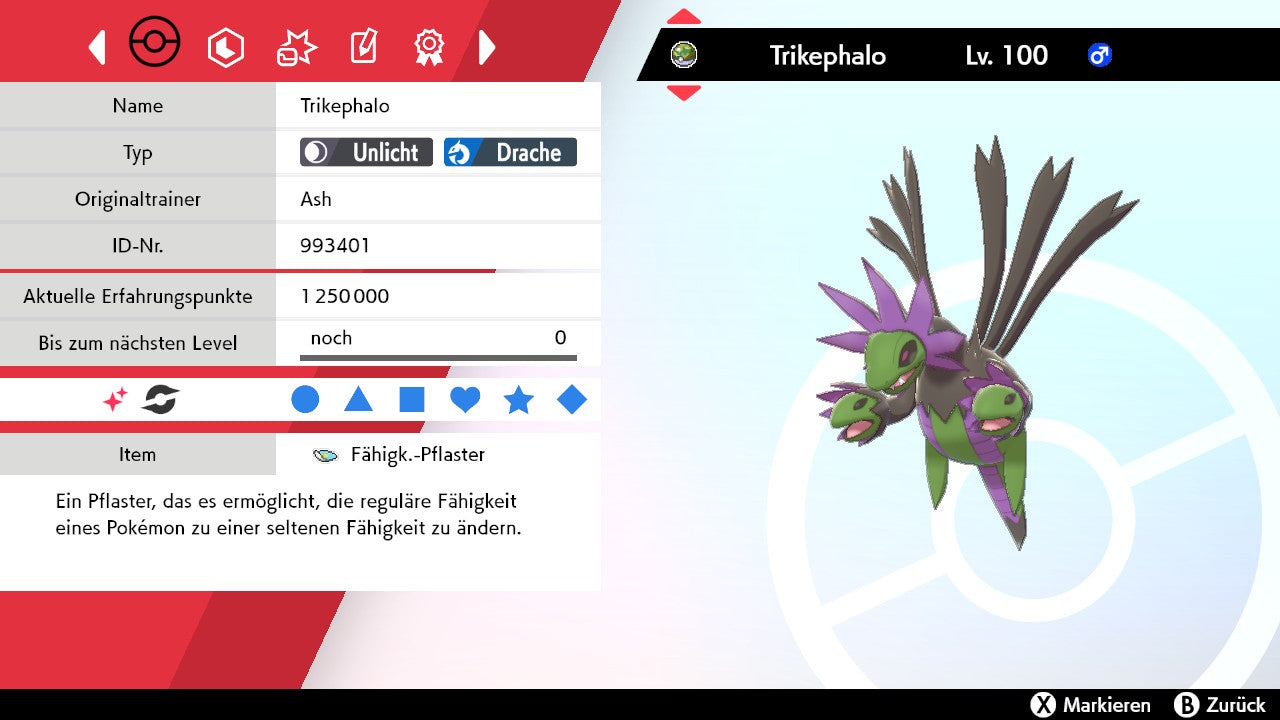The image size is (1280, 720).
Task: Switch to the previous Pokémon with up arrow
Action: (684, 17)
